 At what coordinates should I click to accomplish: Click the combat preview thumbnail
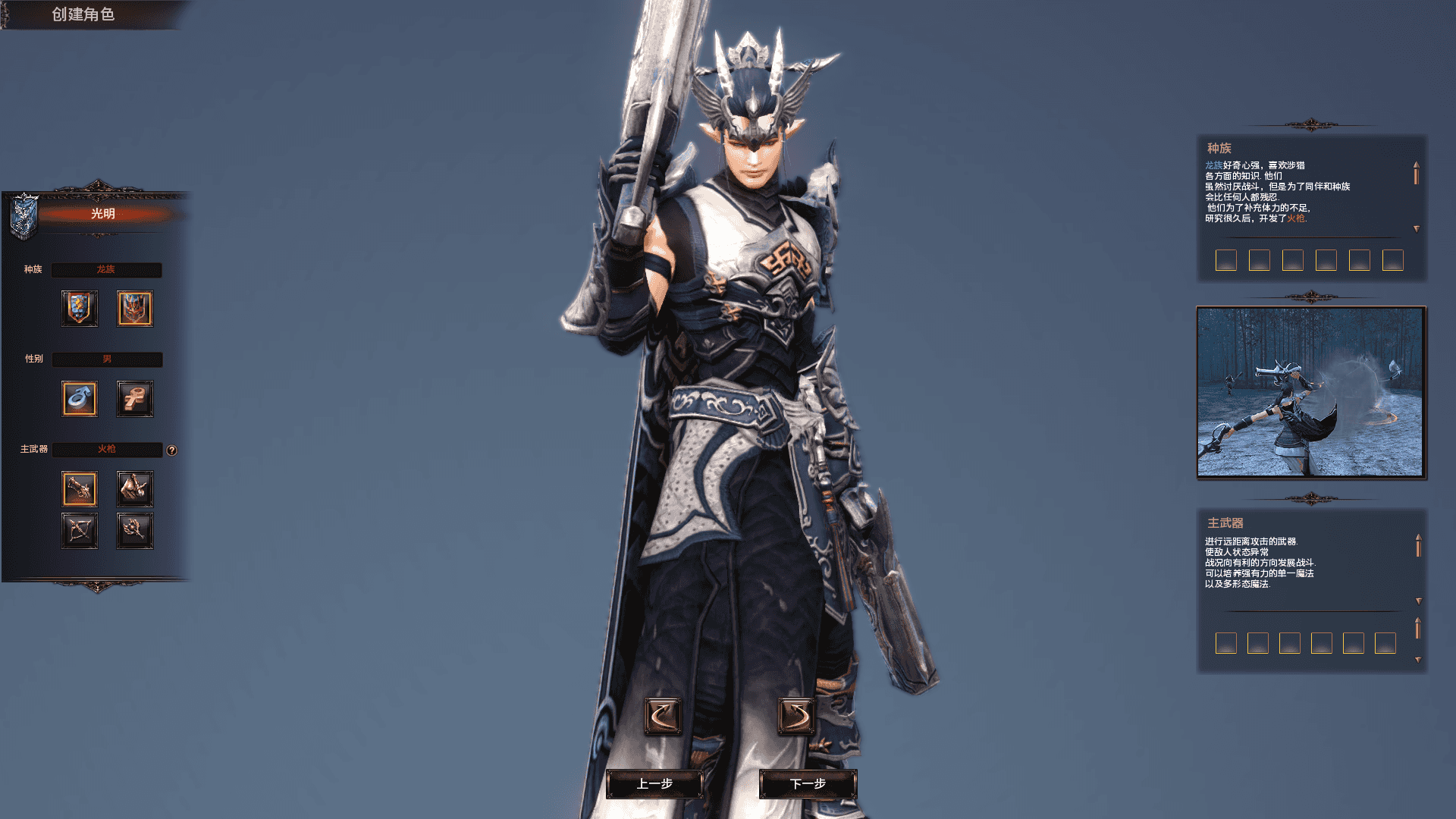click(x=1310, y=393)
